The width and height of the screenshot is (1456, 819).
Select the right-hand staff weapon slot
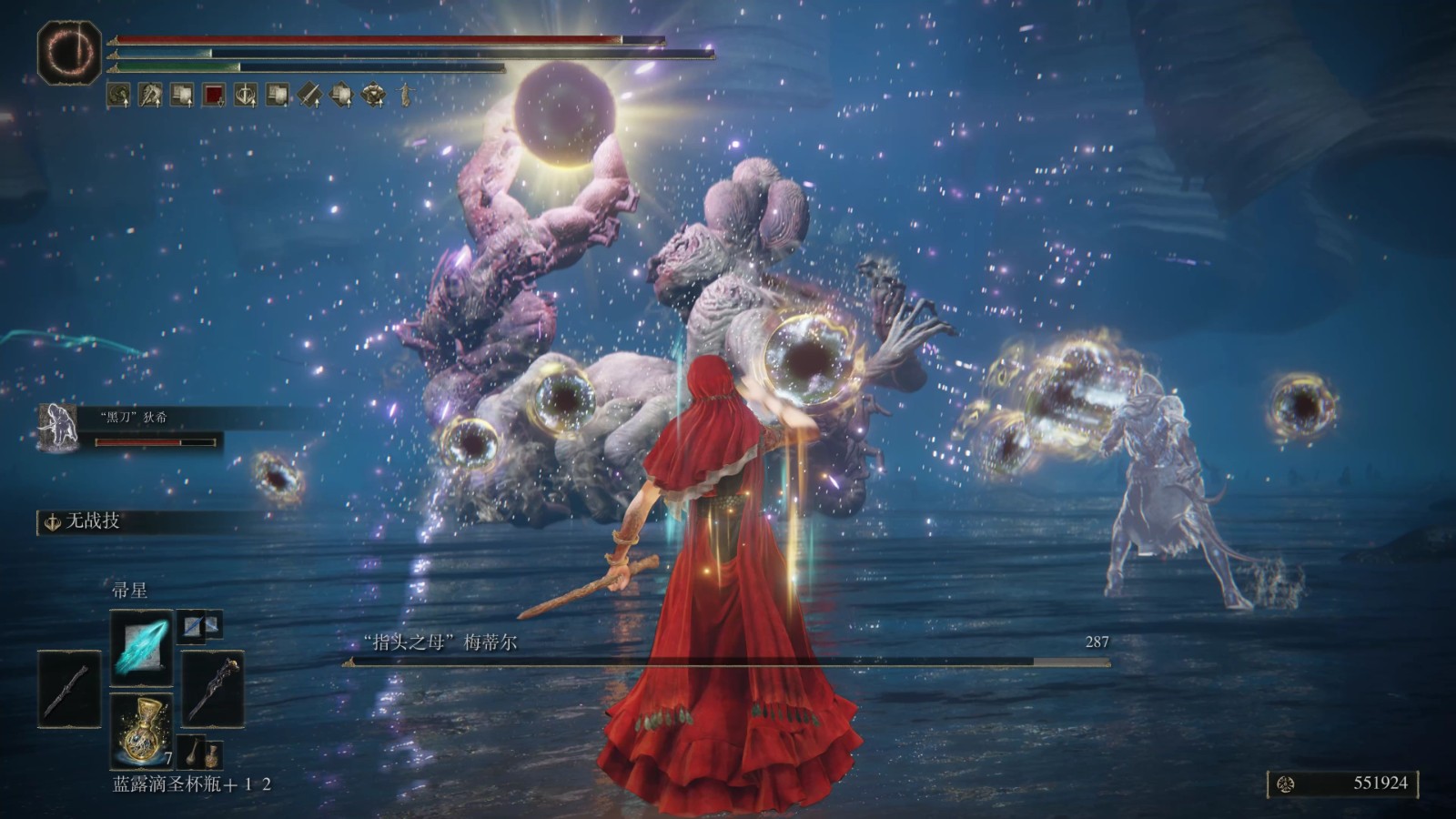213,689
